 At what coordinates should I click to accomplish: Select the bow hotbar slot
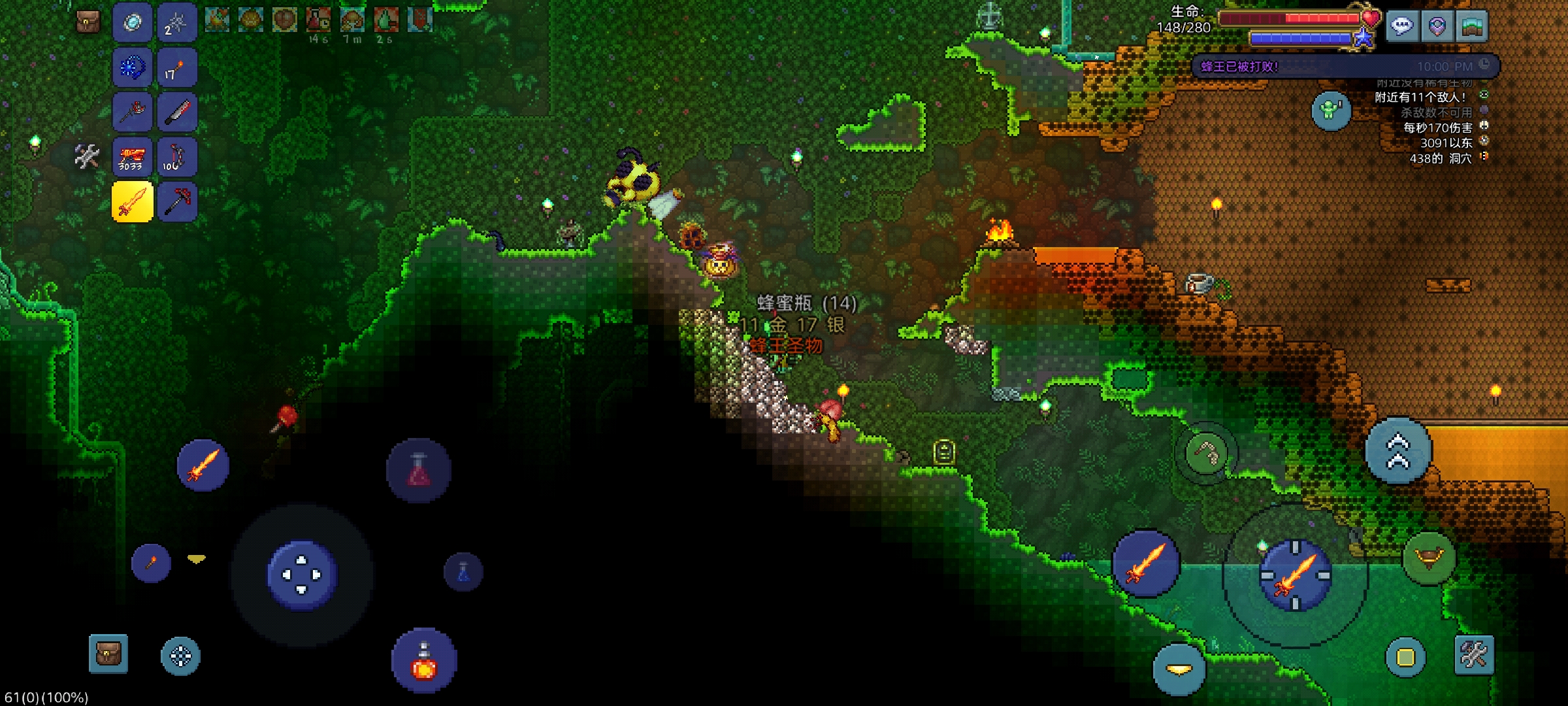pyautogui.click(x=176, y=157)
